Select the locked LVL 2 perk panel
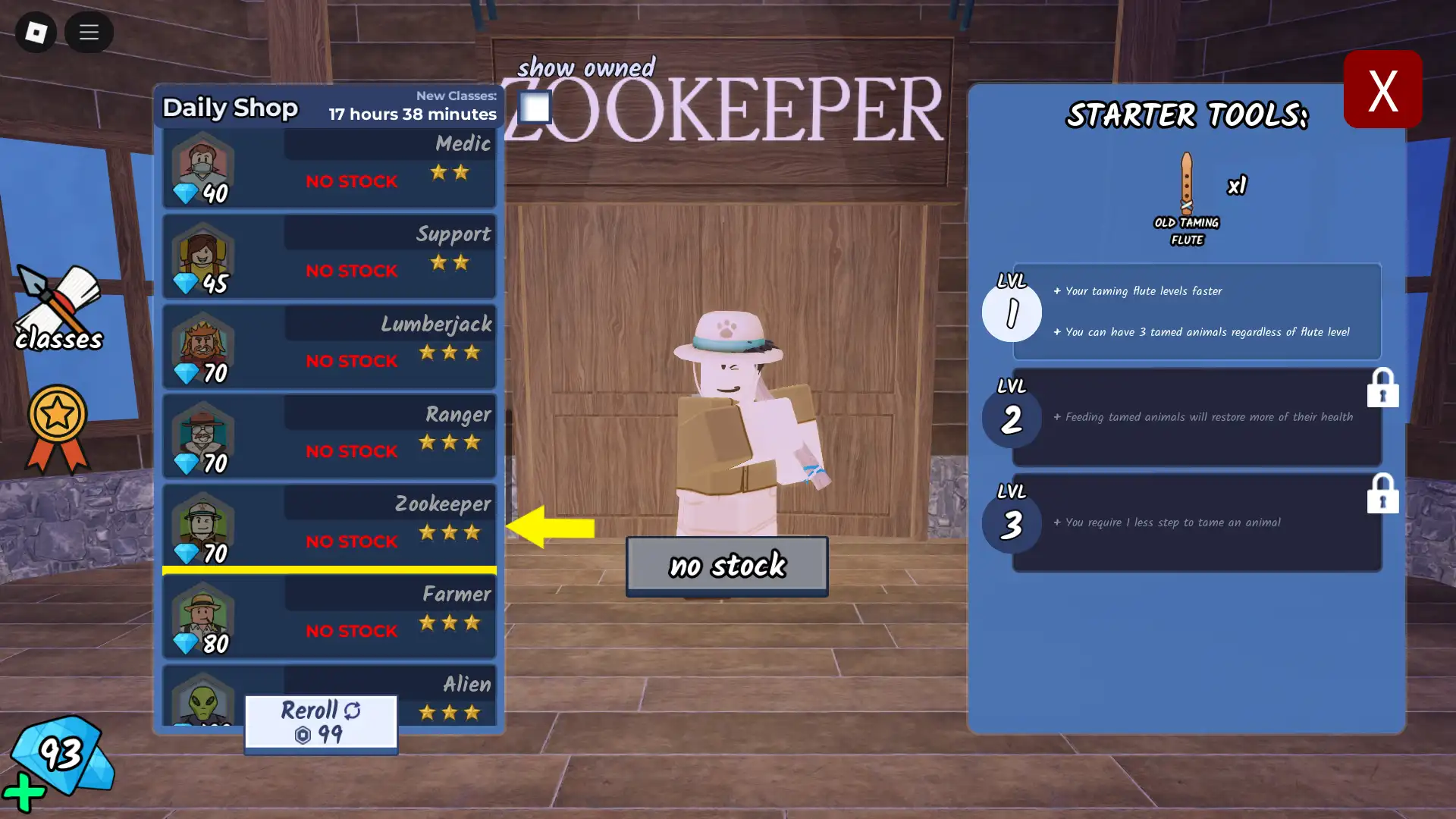The width and height of the screenshot is (1456, 819). click(1196, 417)
